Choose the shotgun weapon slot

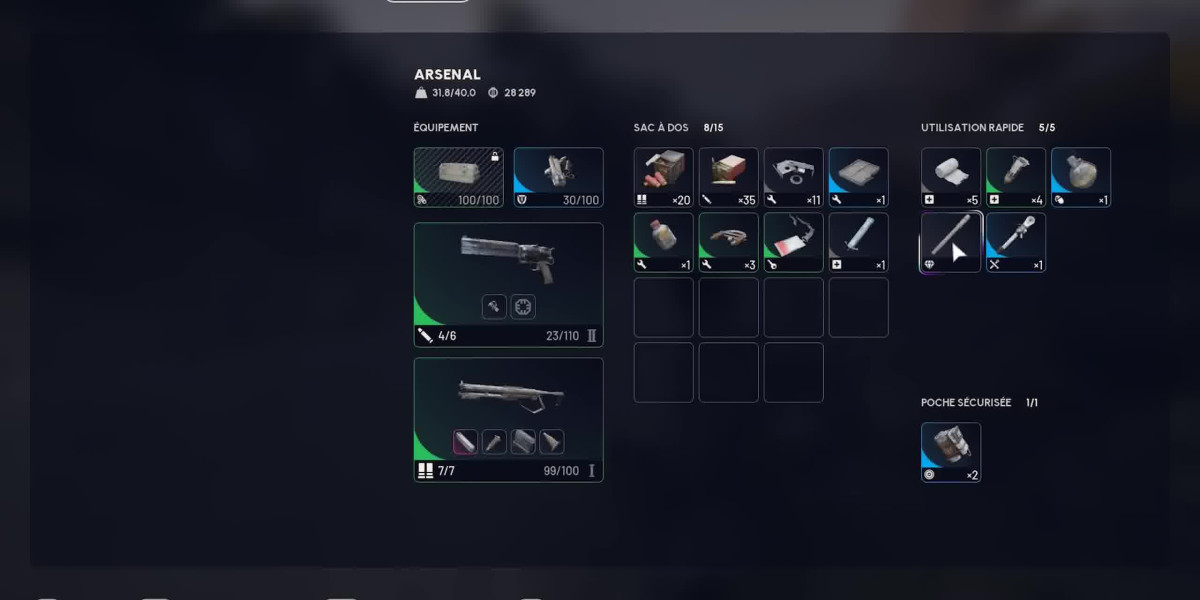coord(508,419)
